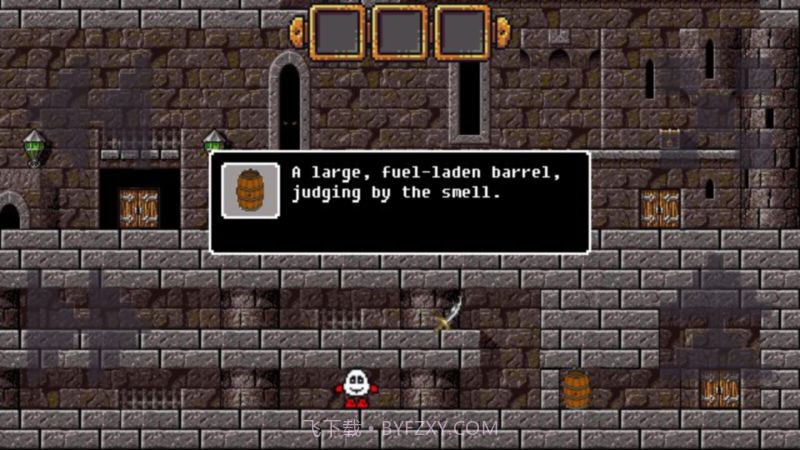Viewport: 800px width, 450px height.
Task: Click the barrel icon in the message box
Action: pos(250,189)
